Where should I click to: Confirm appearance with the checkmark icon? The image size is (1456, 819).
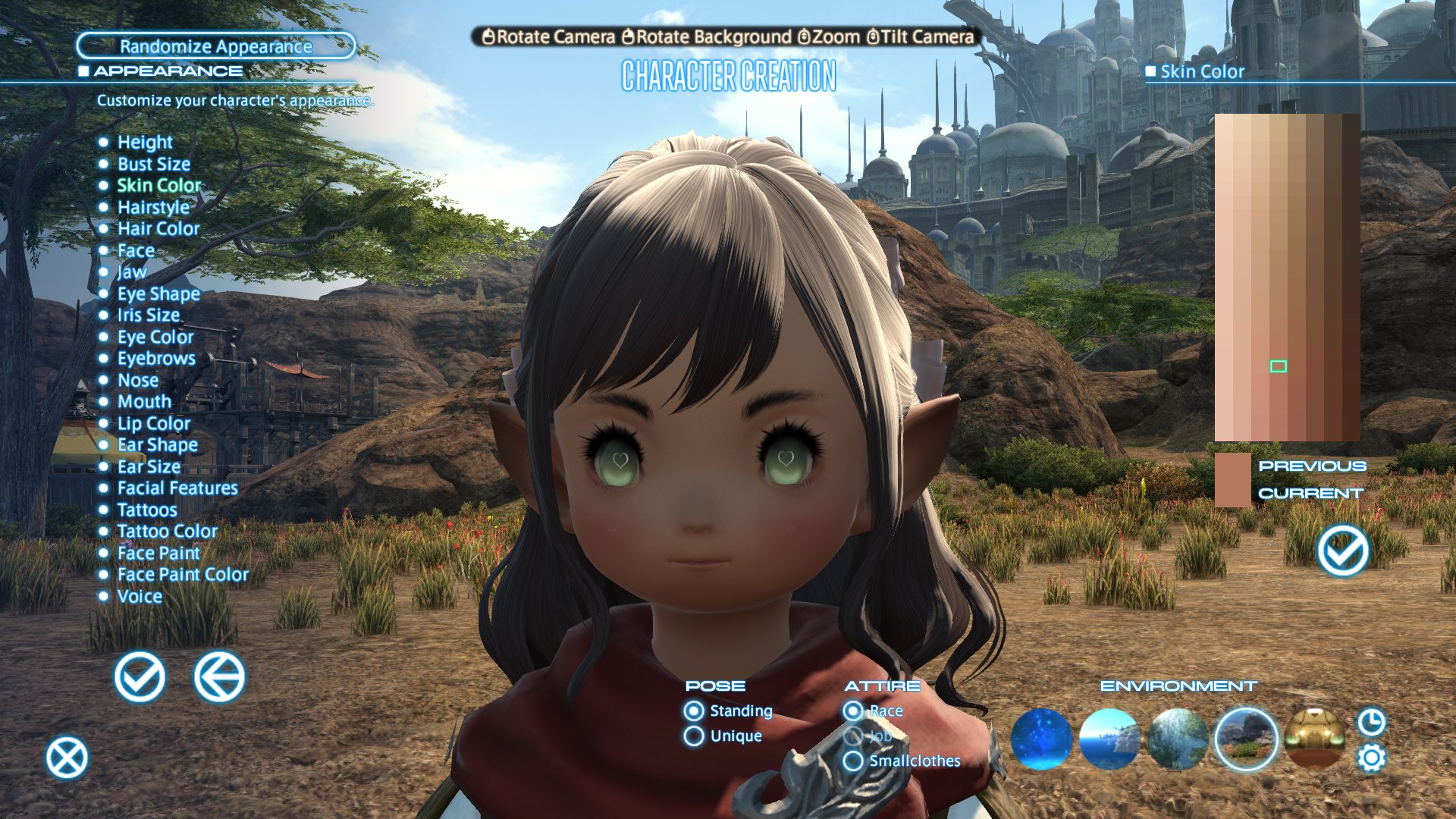140,679
